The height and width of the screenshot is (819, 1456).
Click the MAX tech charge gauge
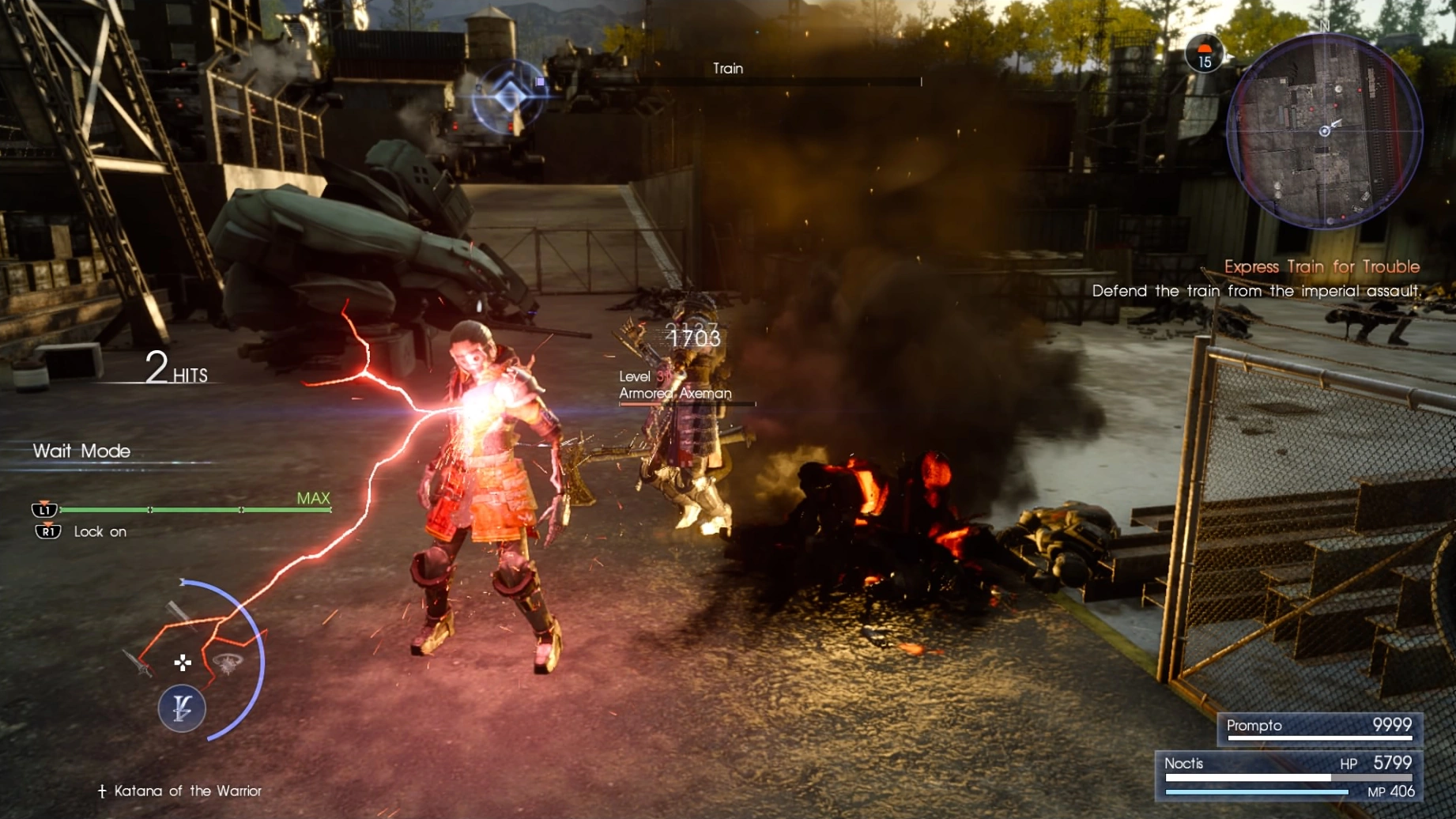coord(314,499)
